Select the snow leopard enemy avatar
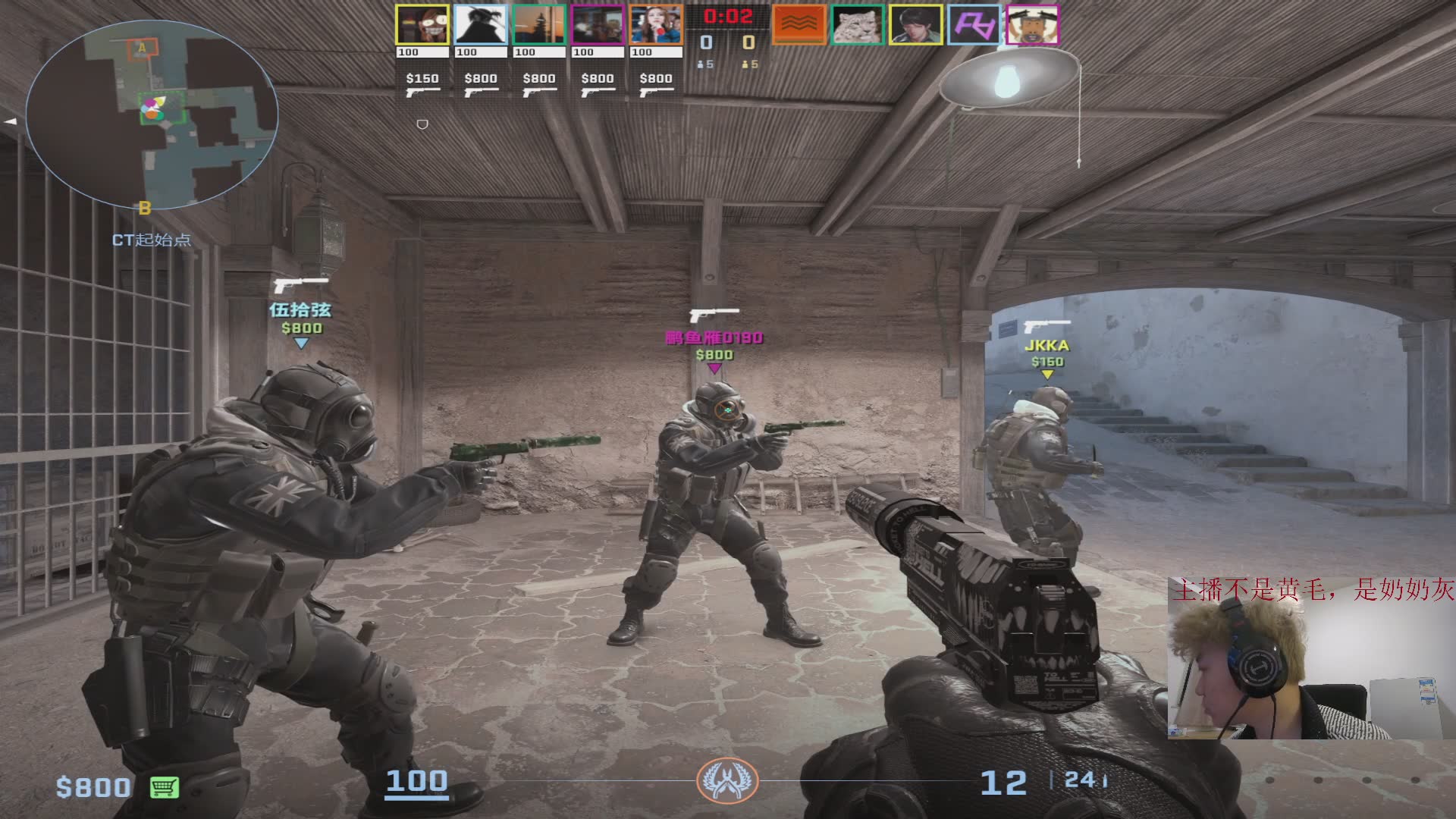This screenshot has height=819, width=1456. point(858,24)
